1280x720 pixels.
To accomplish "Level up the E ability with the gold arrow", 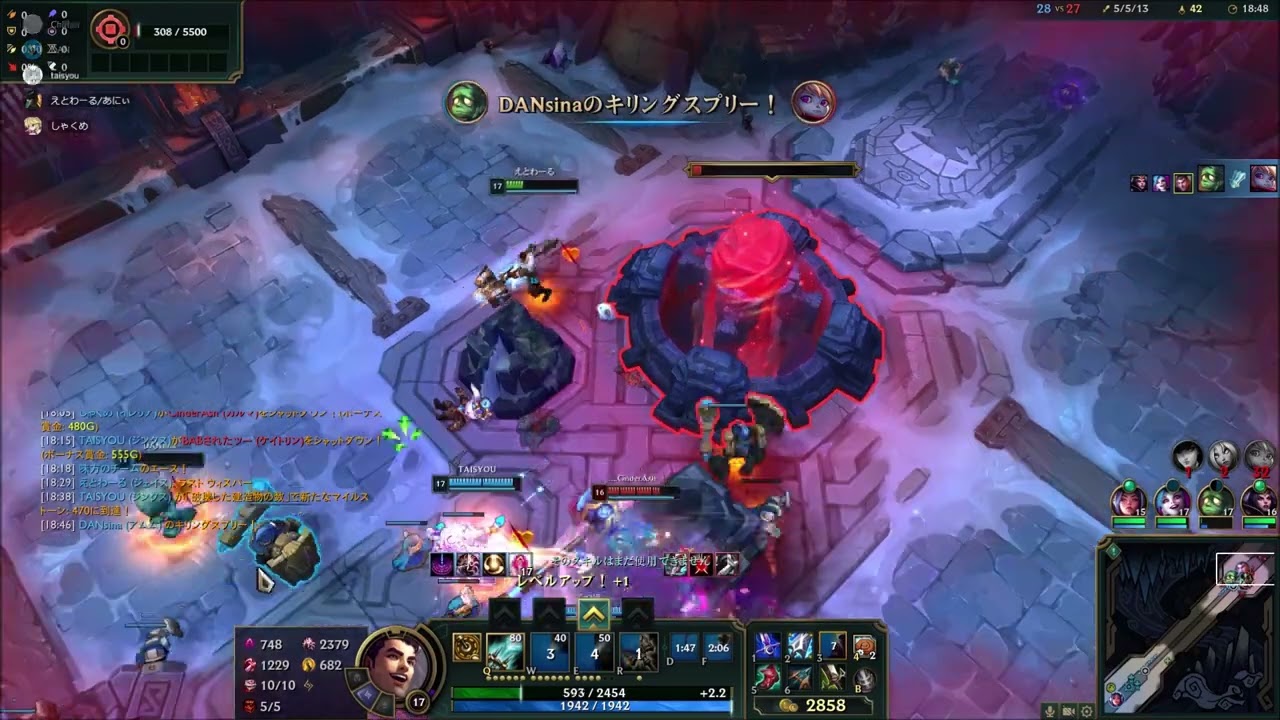I will tap(594, 614).
